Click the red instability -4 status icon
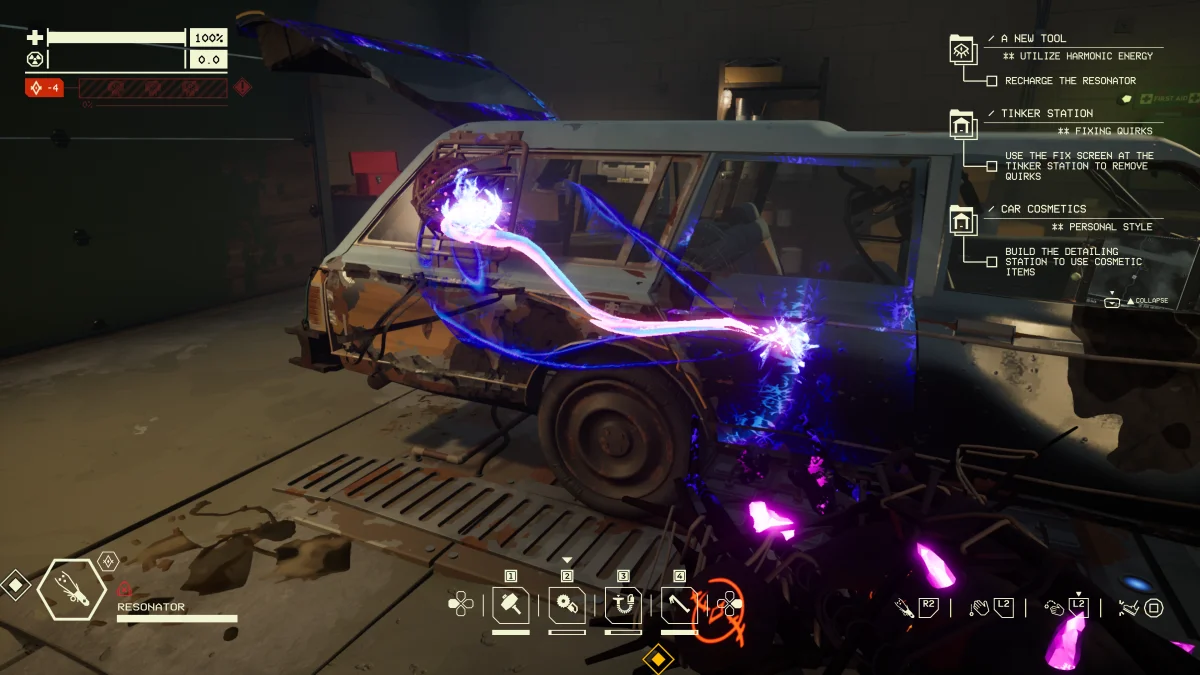1200x675 pixels. coord(45,88)
